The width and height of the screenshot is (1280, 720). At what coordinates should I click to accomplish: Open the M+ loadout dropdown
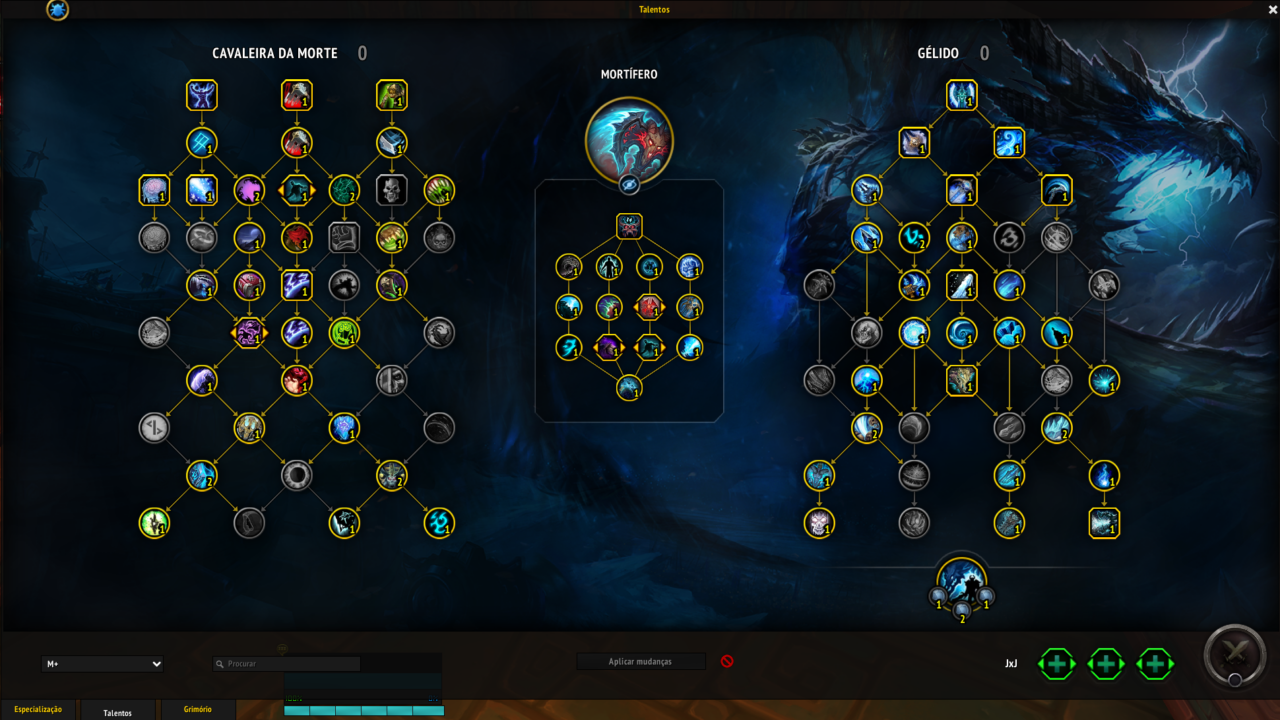[x=103, y=664]
